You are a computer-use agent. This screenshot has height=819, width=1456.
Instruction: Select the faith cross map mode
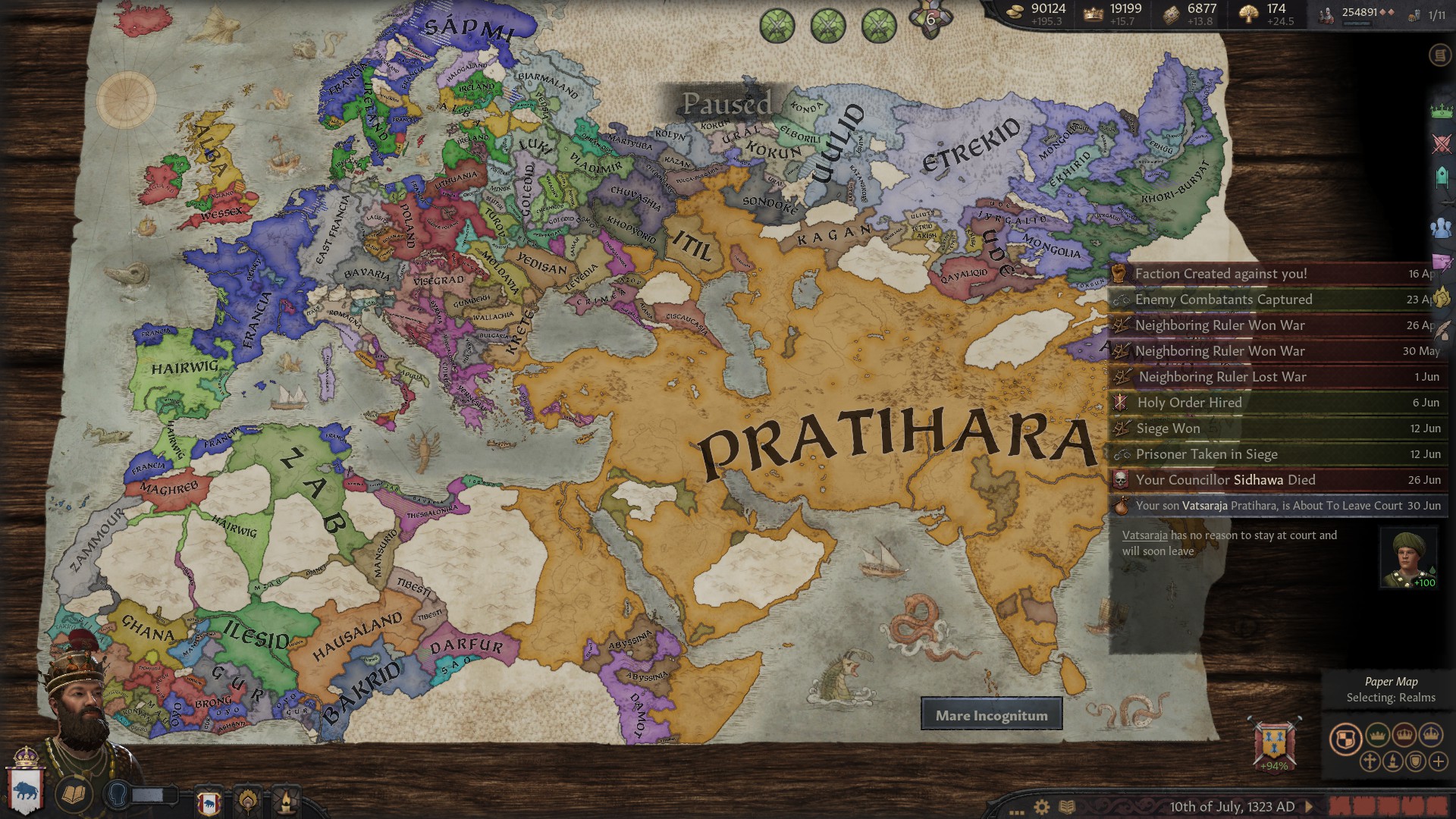tap(1370, 761)
